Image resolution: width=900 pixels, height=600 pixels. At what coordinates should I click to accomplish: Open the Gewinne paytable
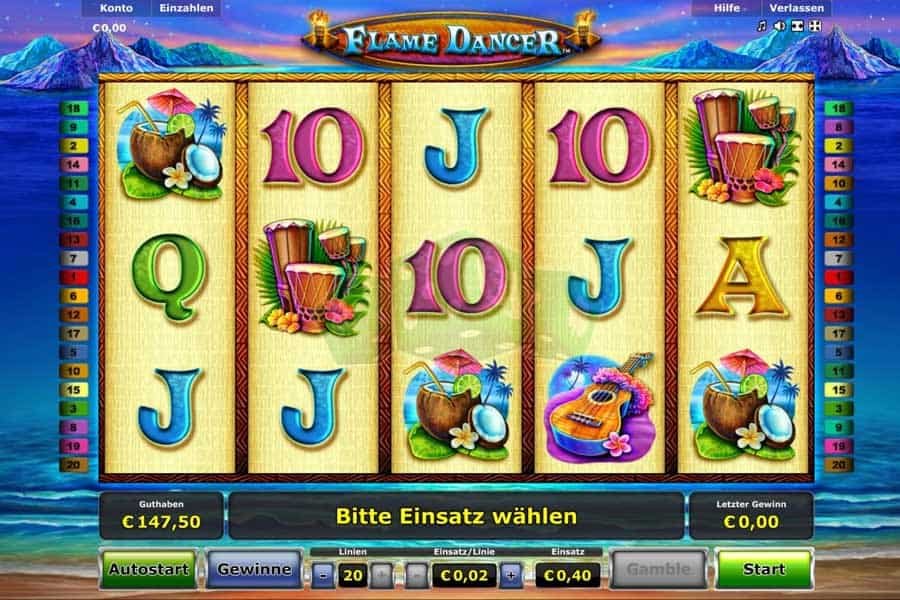254,569
